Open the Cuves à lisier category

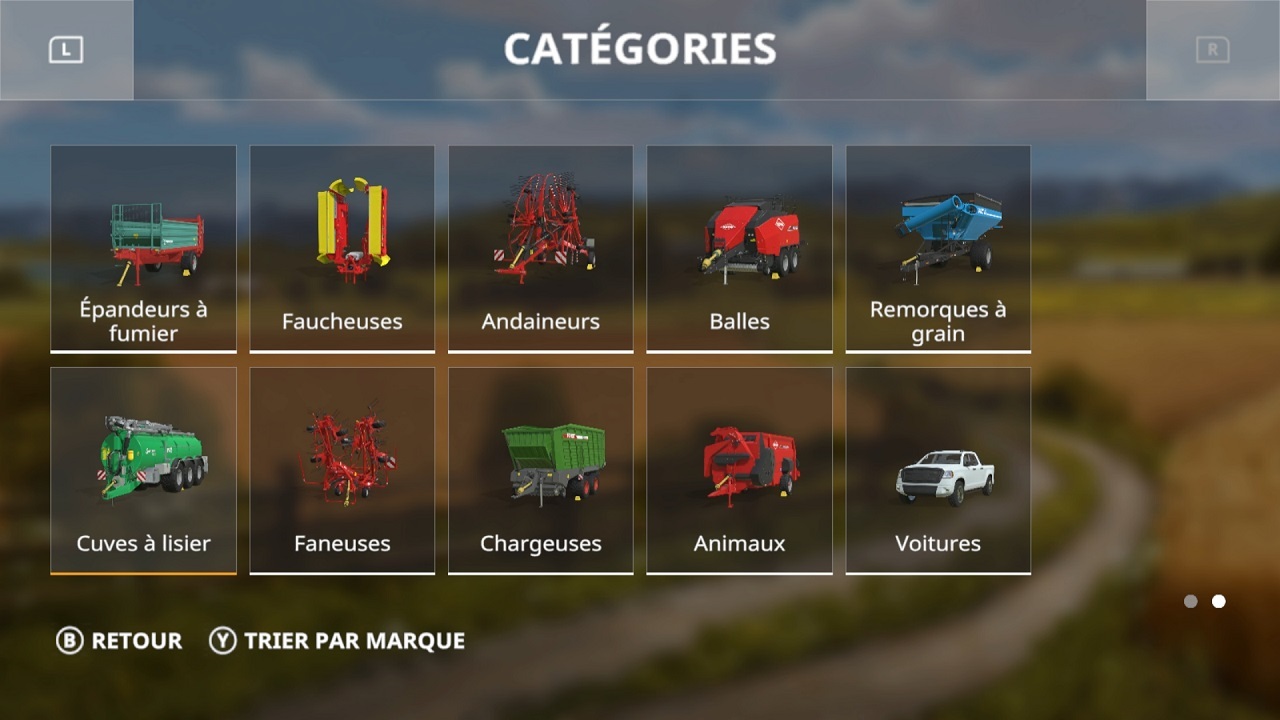pyautogui.click(x=143, y=470)
